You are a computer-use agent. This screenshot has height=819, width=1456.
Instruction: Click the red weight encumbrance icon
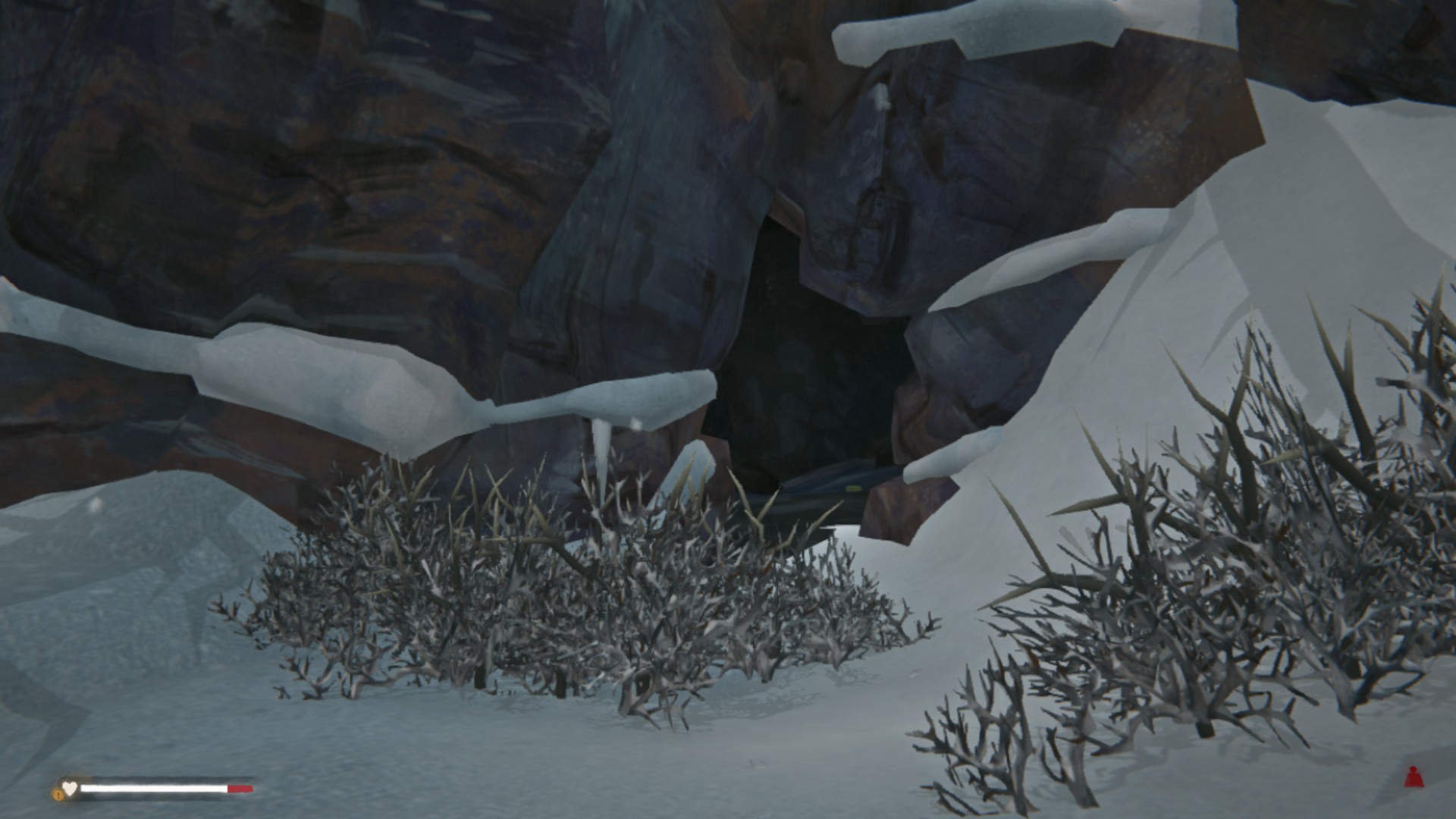click(1412, 777)
